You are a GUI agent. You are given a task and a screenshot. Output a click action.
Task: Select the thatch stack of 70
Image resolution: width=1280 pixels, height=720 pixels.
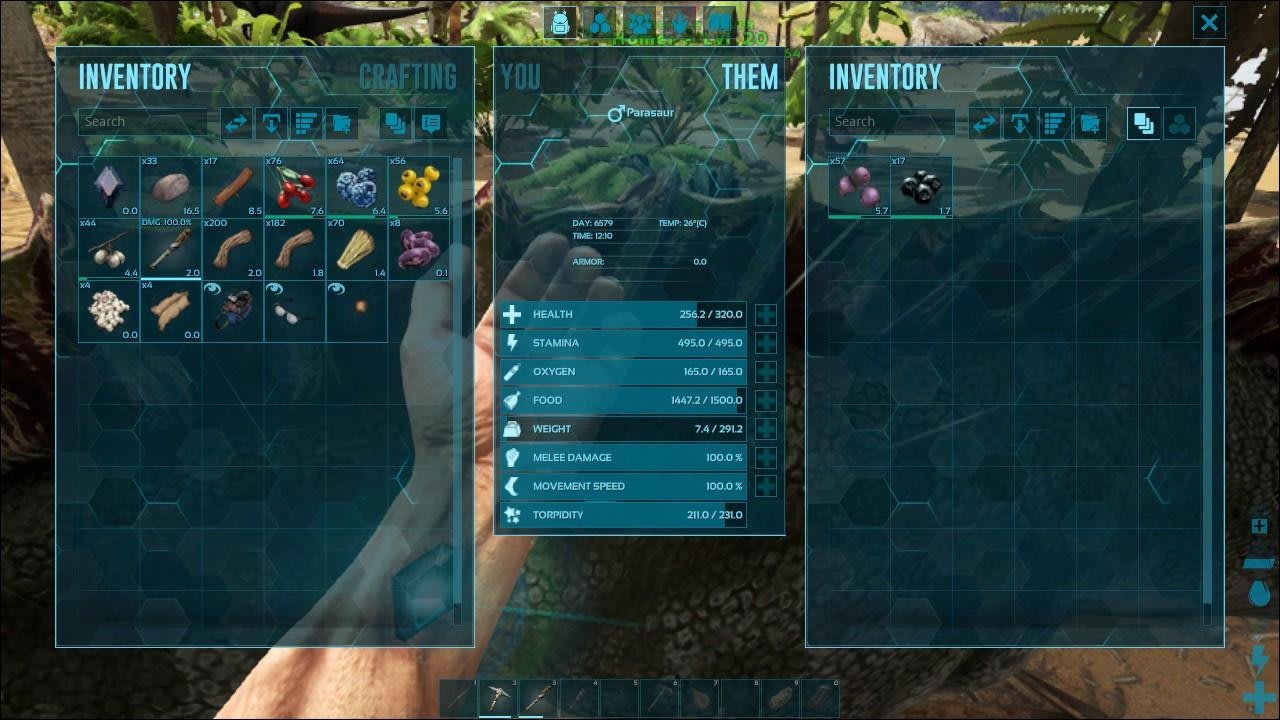click(357, 249)
